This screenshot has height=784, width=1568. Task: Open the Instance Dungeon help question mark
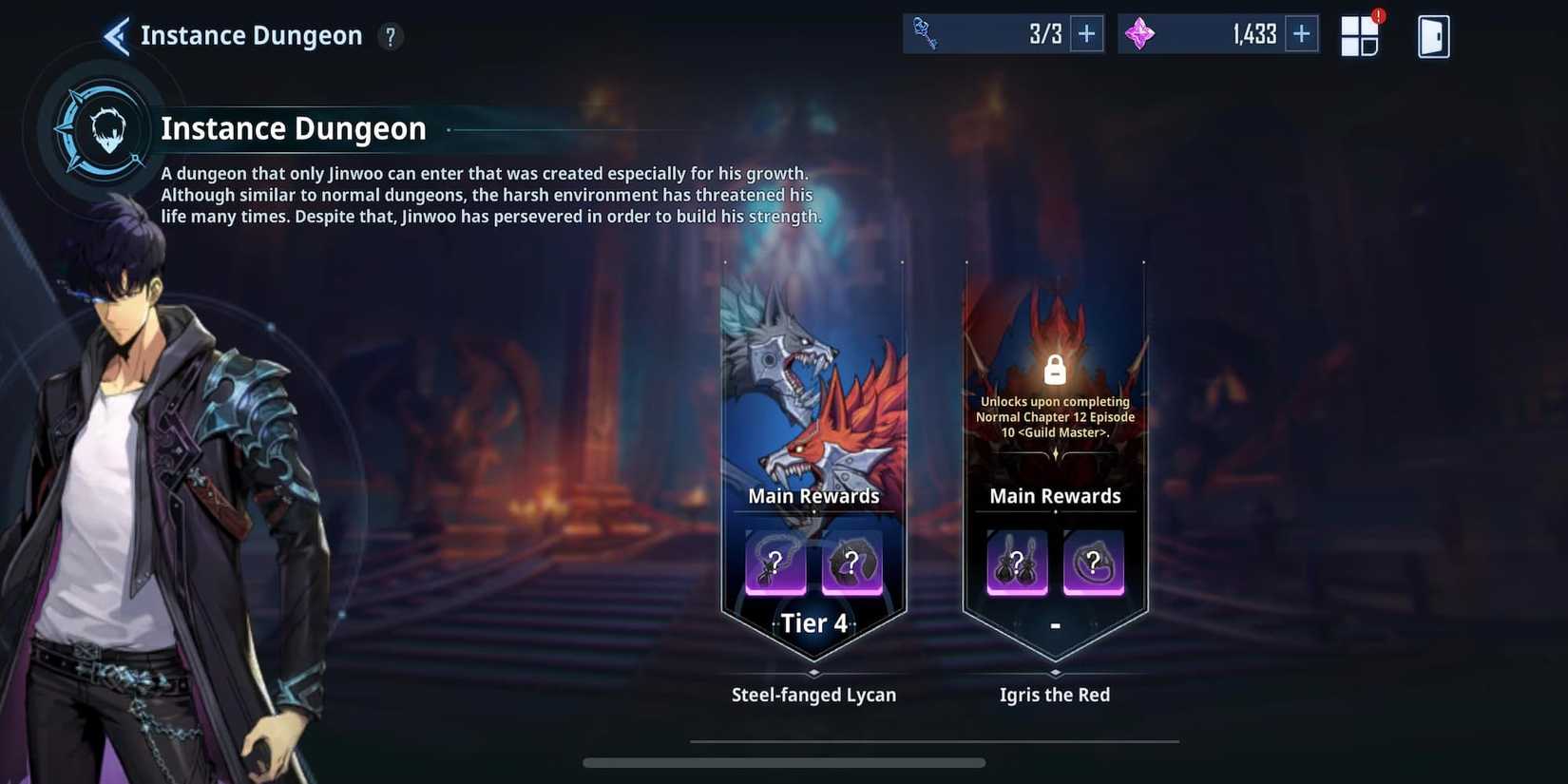click(389, 36)
